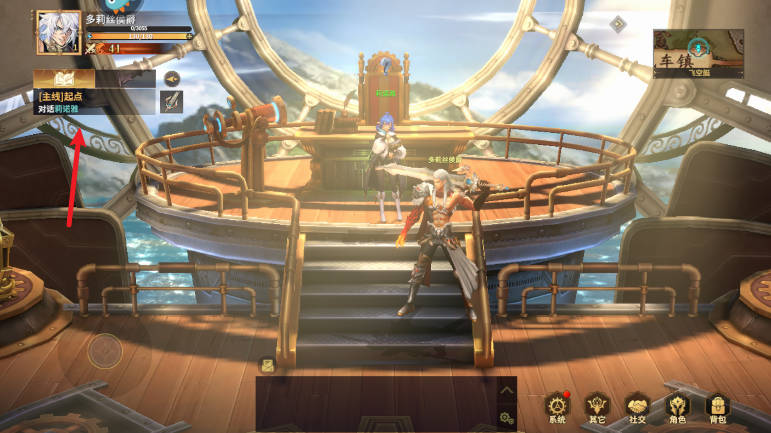The image size is (771, 433).
Task: Click the sword icon beside the quest tracker
Action: 172,100
